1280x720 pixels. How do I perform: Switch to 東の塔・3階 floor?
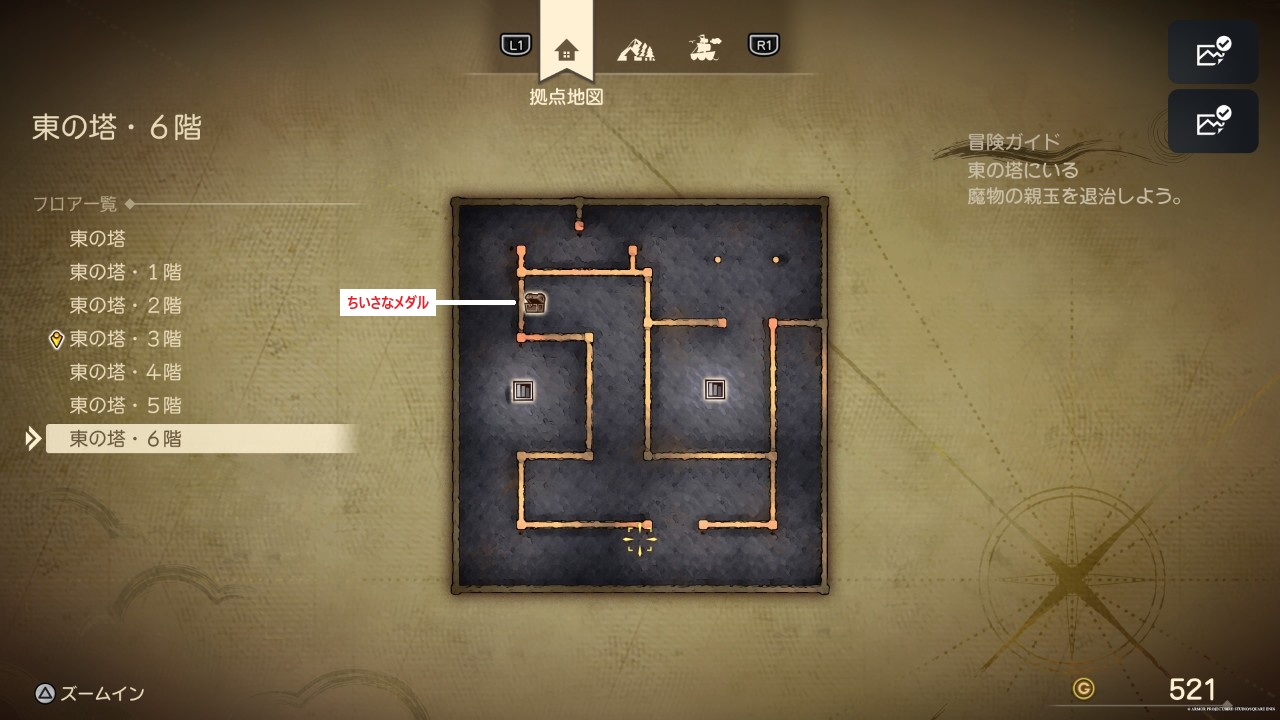pyautogui.click(x=125, y=339)
